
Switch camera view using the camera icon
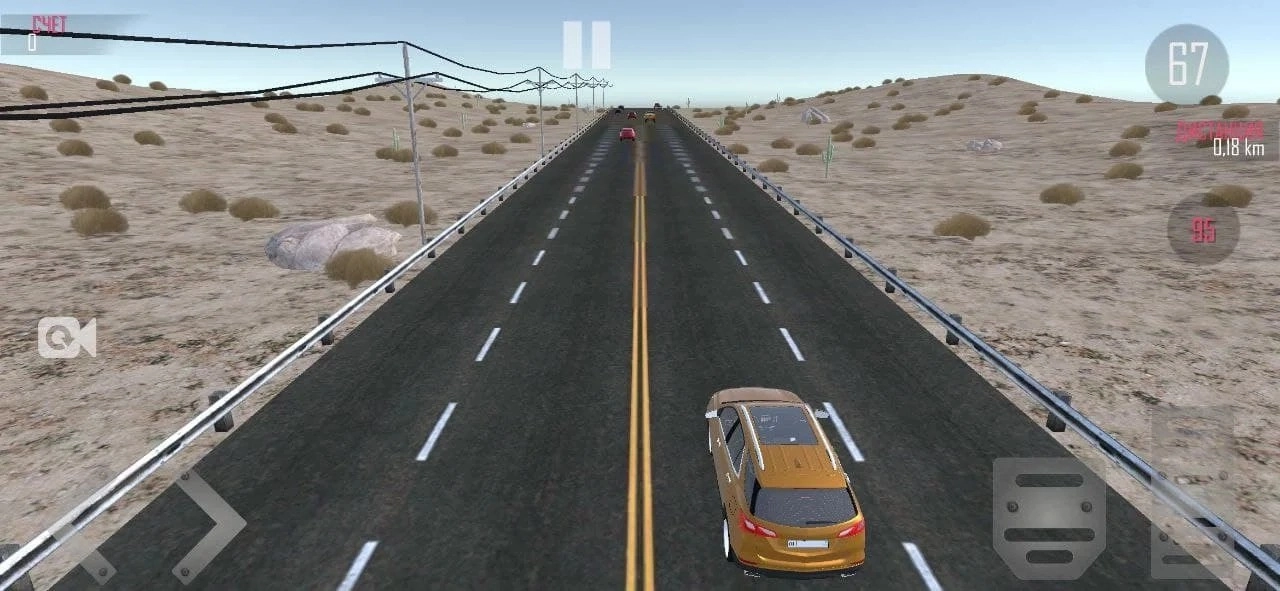[67, 338]
